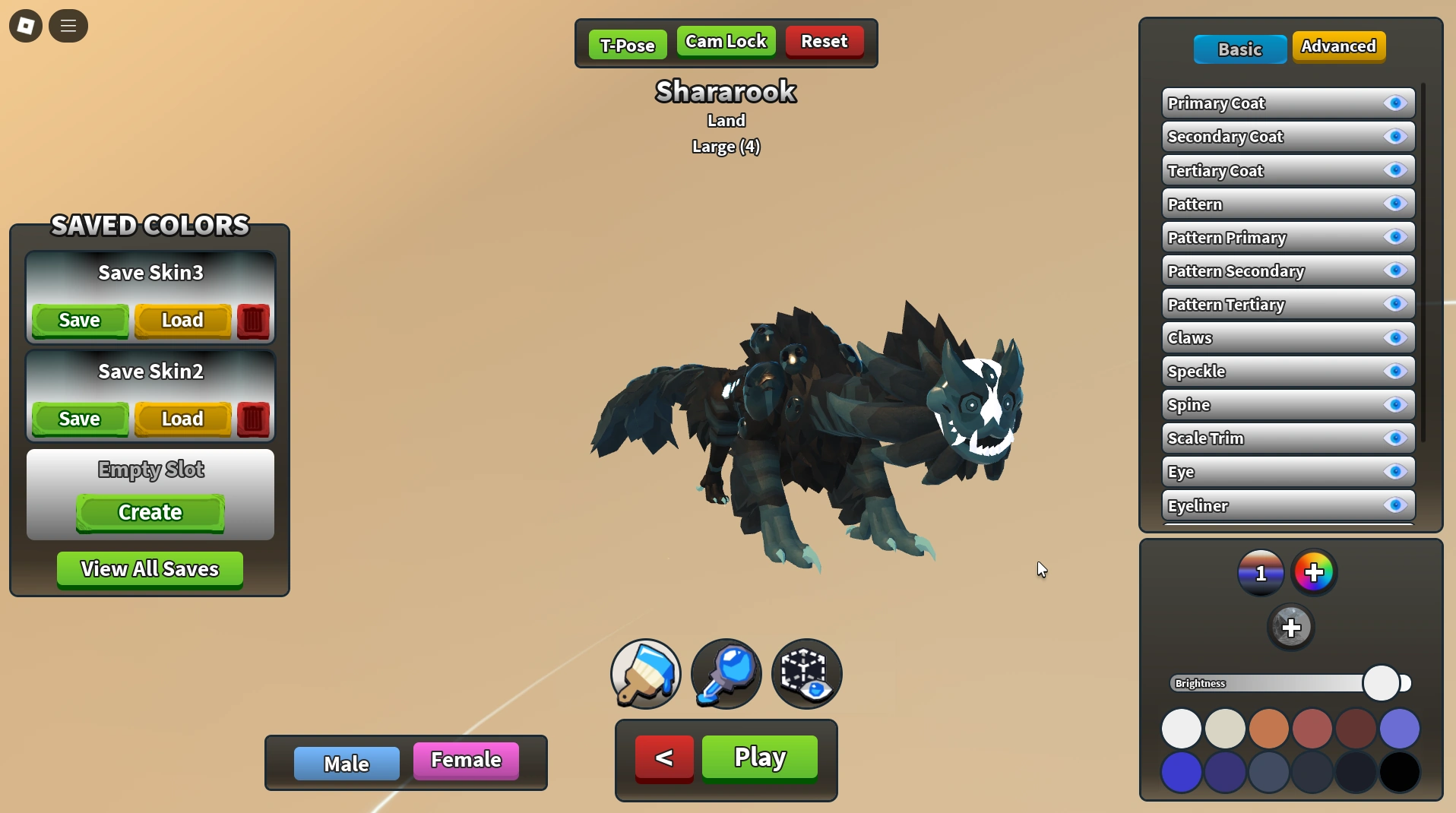The image size is (1456, 813).
Task: Click the Roblox logo icon
Action: [25, 25]
